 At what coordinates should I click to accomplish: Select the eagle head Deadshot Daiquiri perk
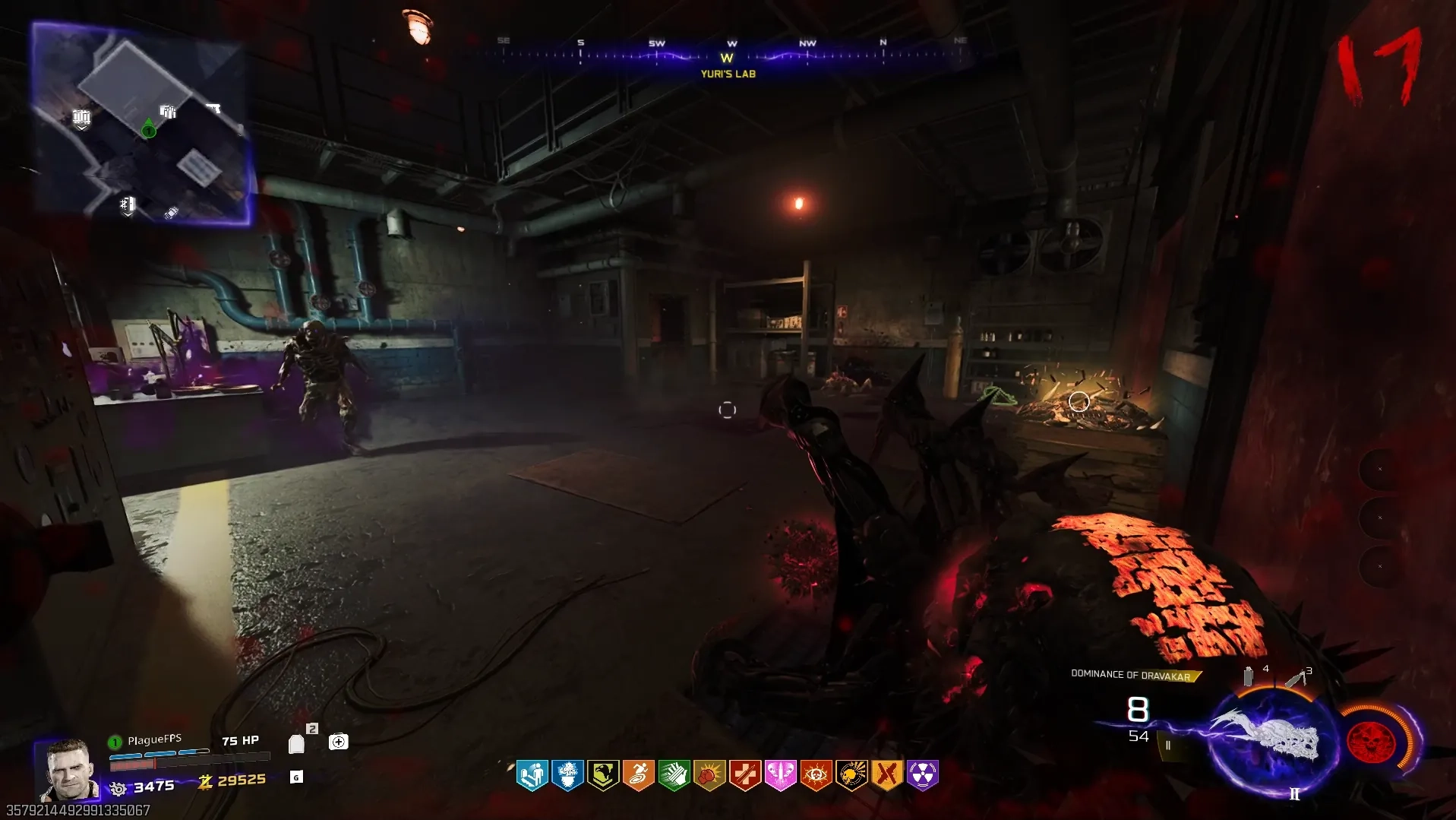coord(603,775)
